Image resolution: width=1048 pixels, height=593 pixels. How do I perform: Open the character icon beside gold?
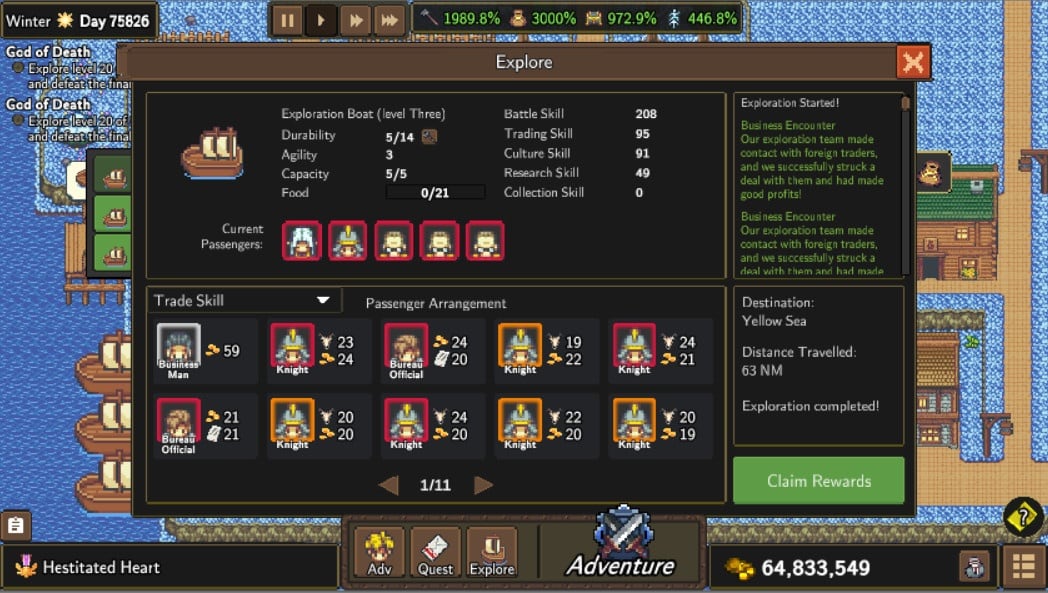click(x=974, y=567)
